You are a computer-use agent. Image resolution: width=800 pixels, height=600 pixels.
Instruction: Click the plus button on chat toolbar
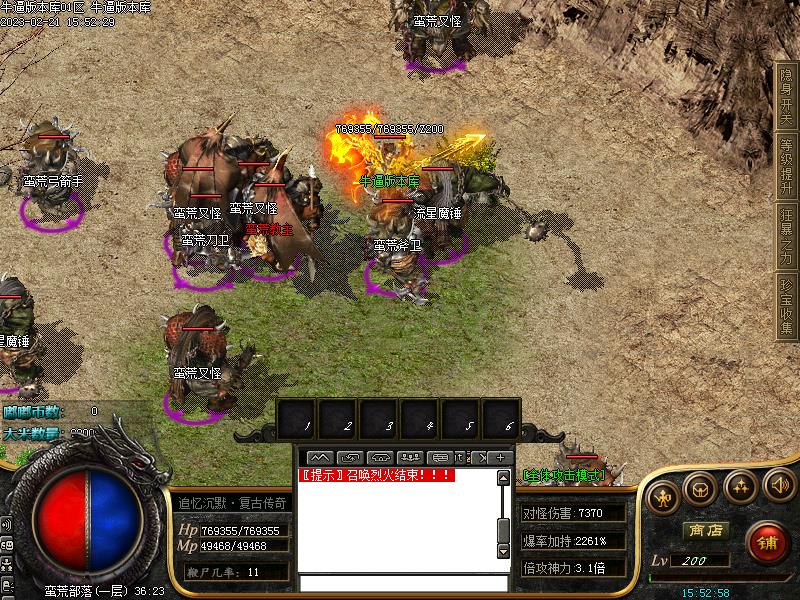pyautogui.click(x=501, y=458)
